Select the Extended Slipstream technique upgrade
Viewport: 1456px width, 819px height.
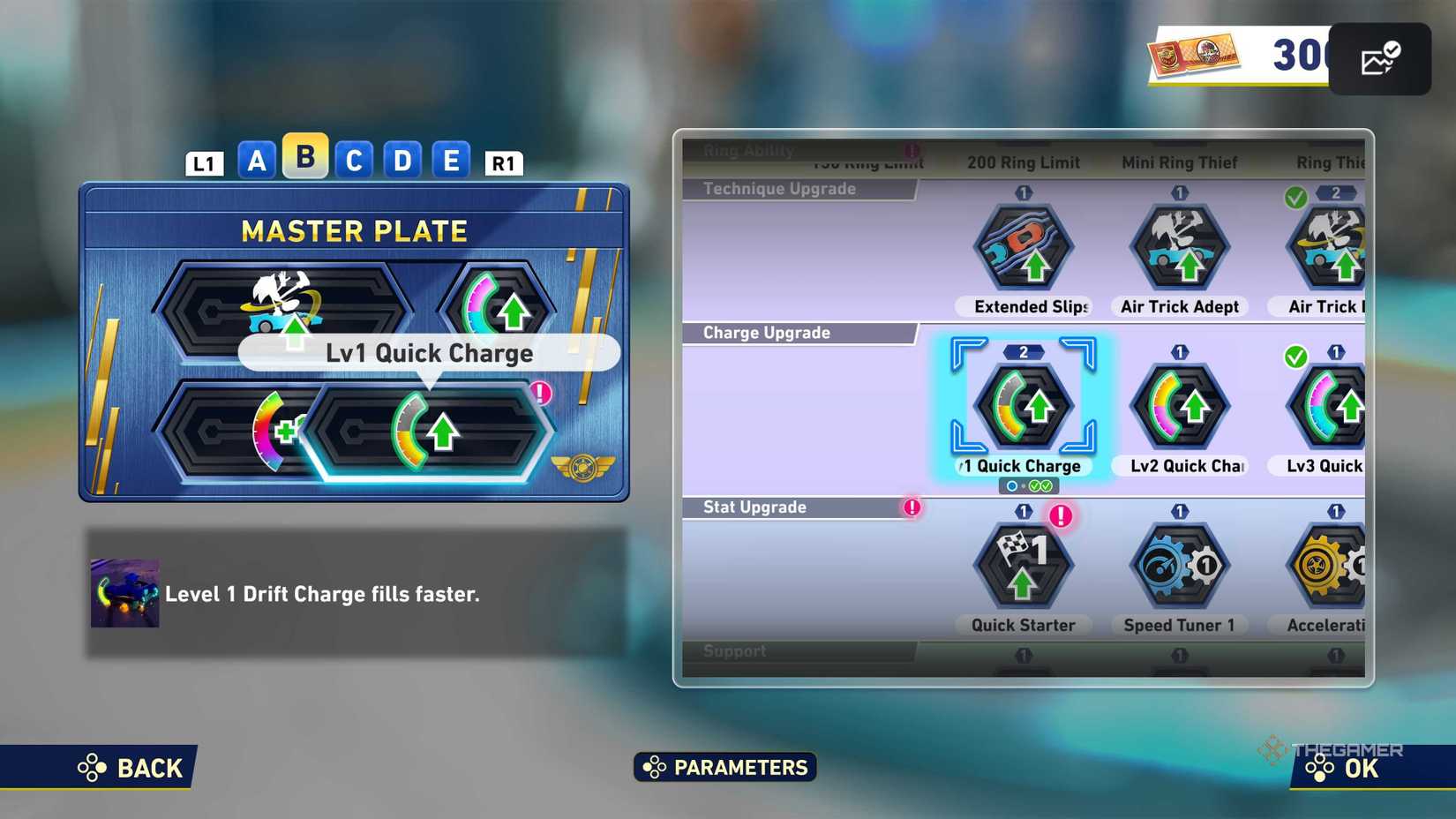point(1024,250)
